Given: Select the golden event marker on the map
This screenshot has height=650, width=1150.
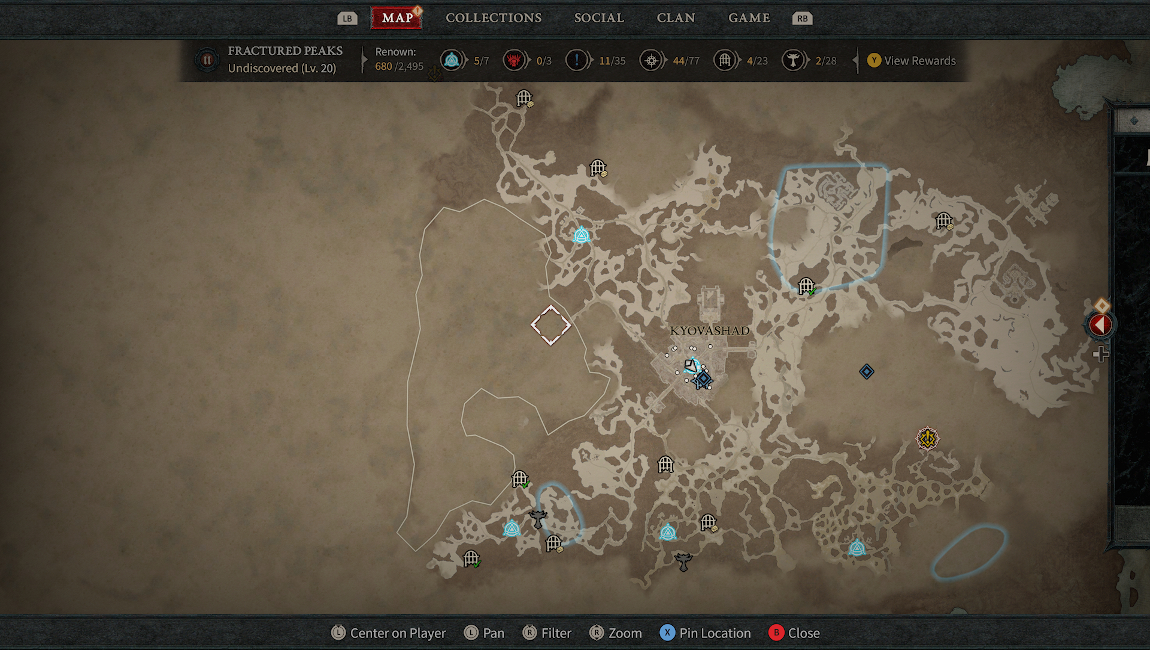Looking at the screenshot, I should [x=929, y=438].
